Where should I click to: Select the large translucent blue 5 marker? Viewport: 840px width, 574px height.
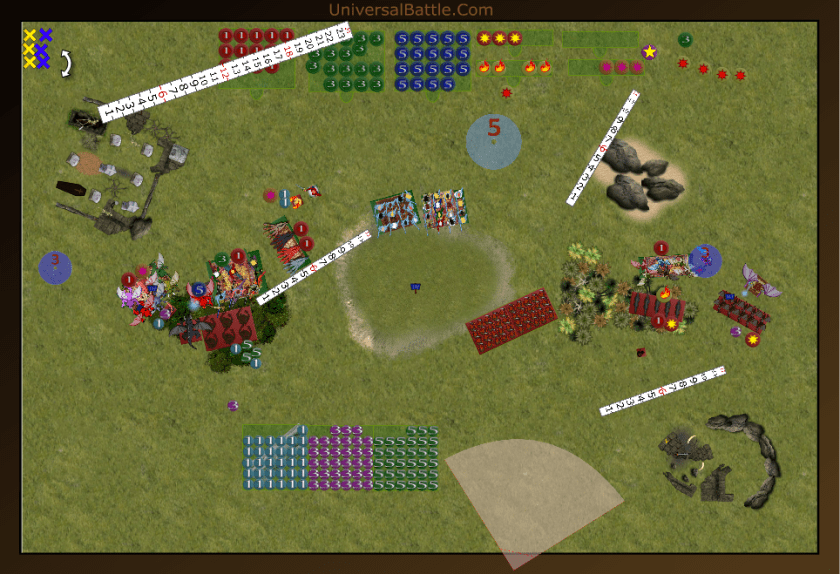coord(493,141)
